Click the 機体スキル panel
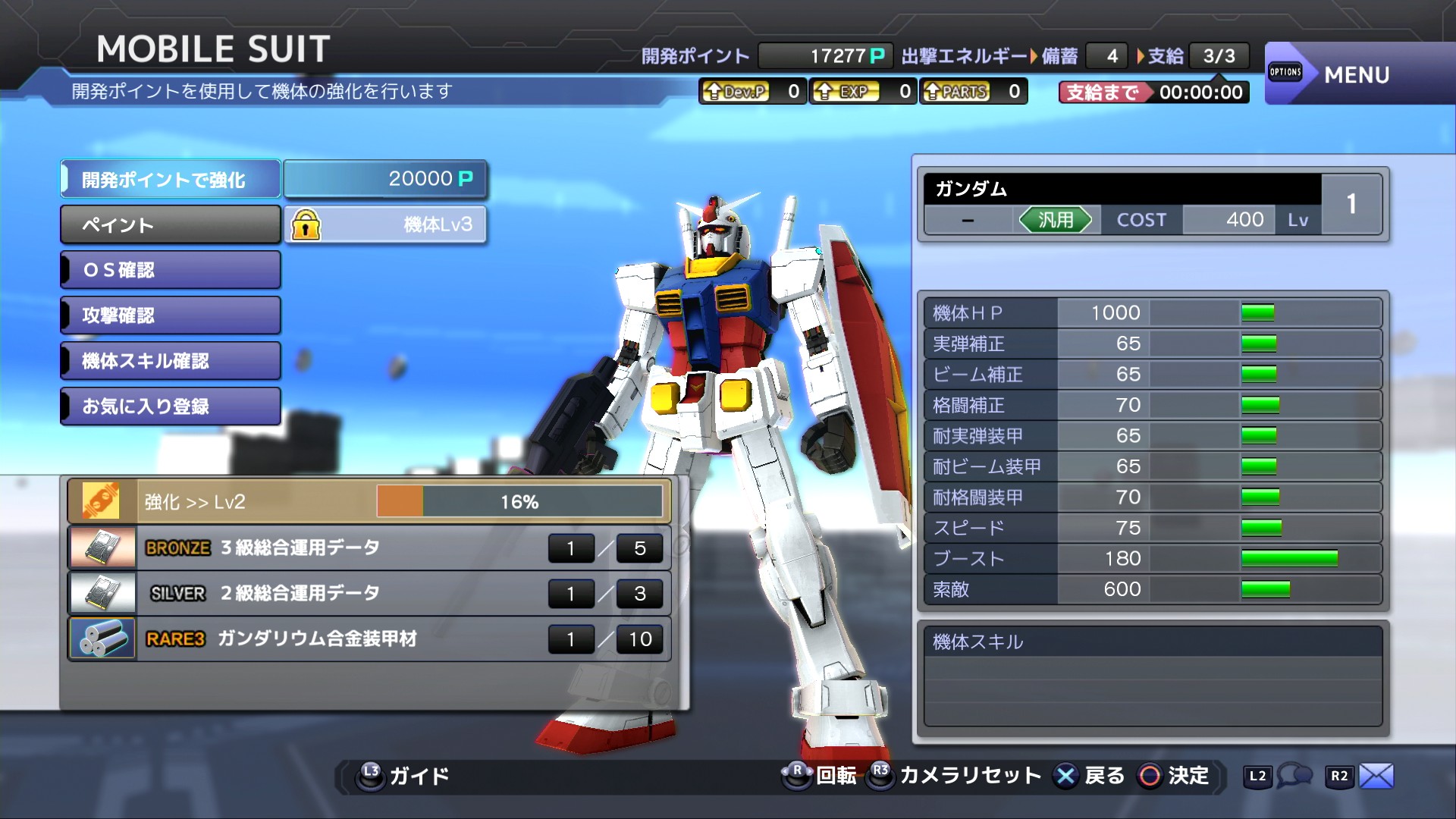This screenshot has height=819, width=1456. pyautogui.click(x=1153, y=675)
